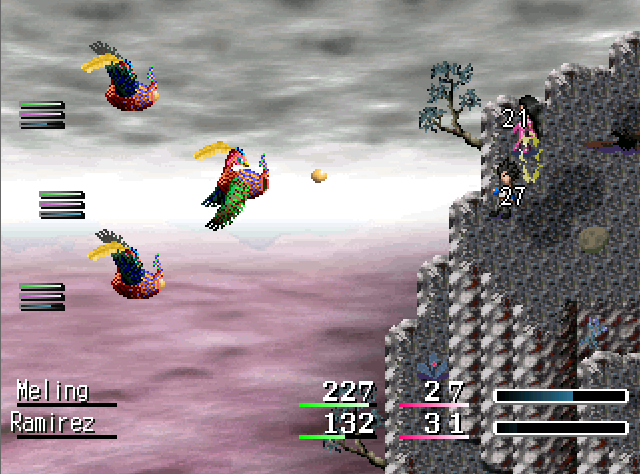Select Meling in the party list

click(53, 392)
